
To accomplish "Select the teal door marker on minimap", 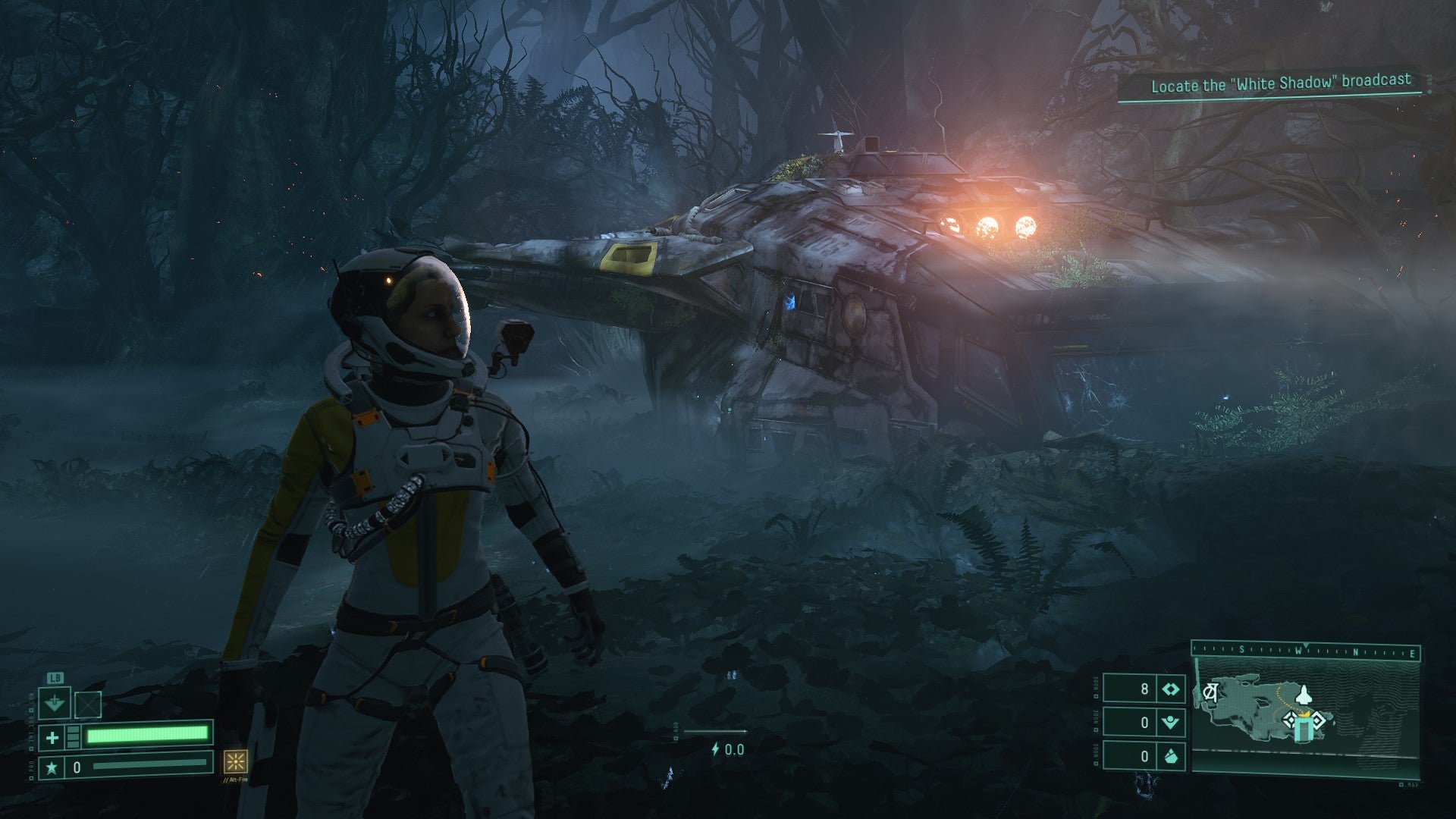I will point(1303,730).
